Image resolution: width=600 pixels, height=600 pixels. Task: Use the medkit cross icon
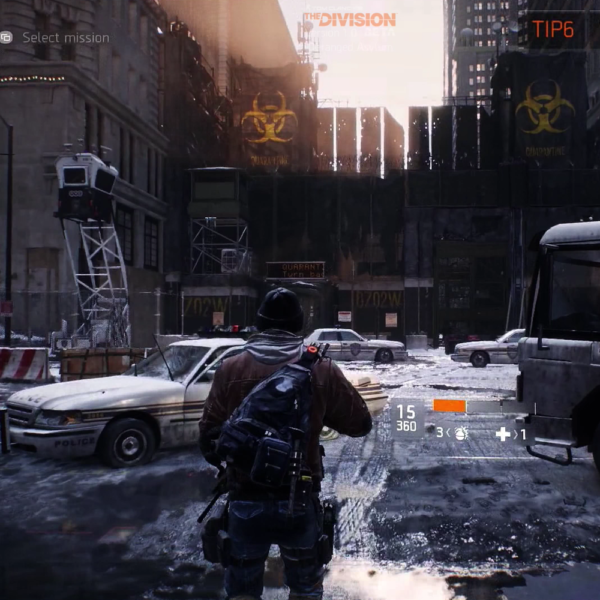click(503, 434)
